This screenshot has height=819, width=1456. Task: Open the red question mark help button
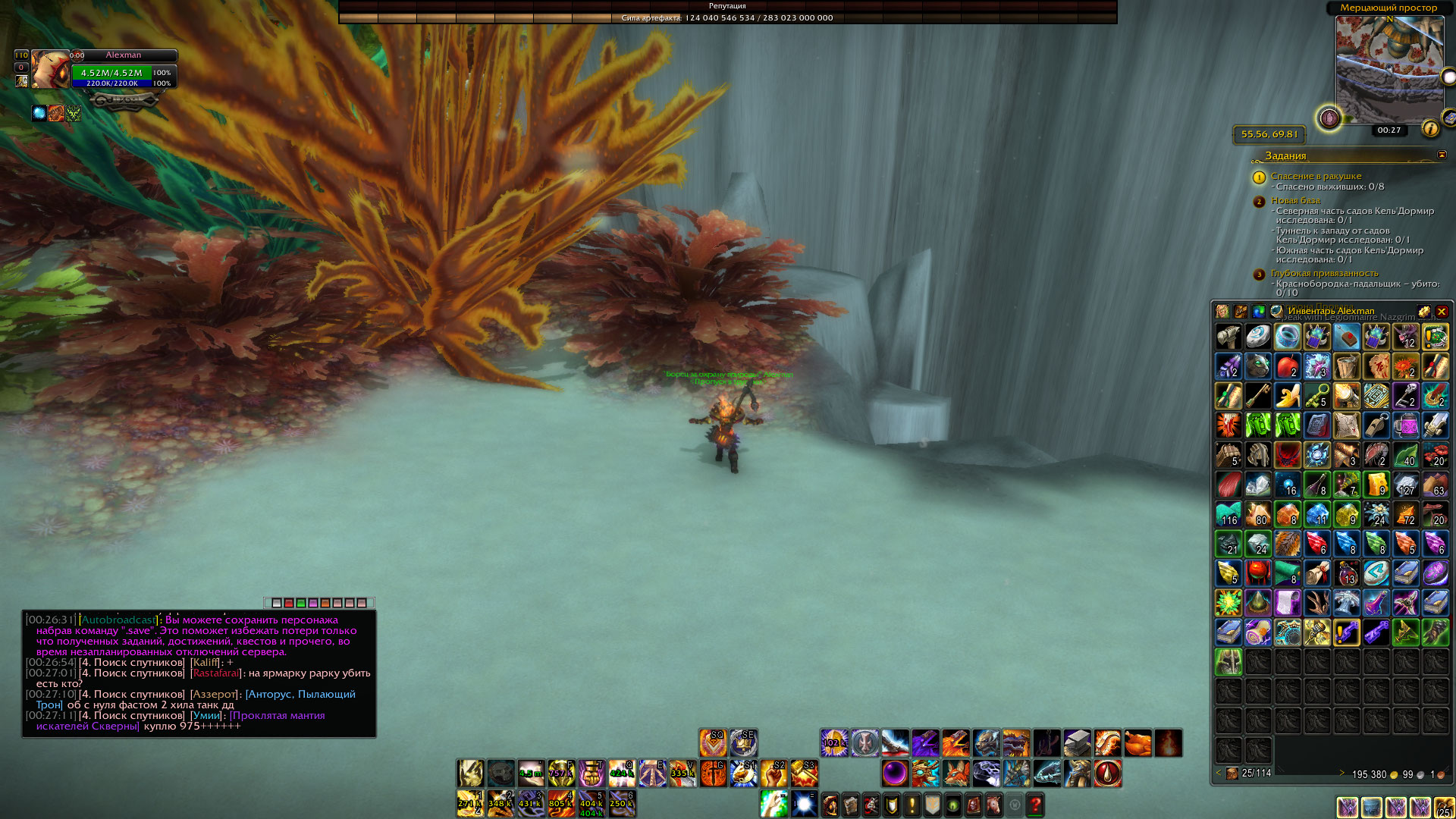1035,804
